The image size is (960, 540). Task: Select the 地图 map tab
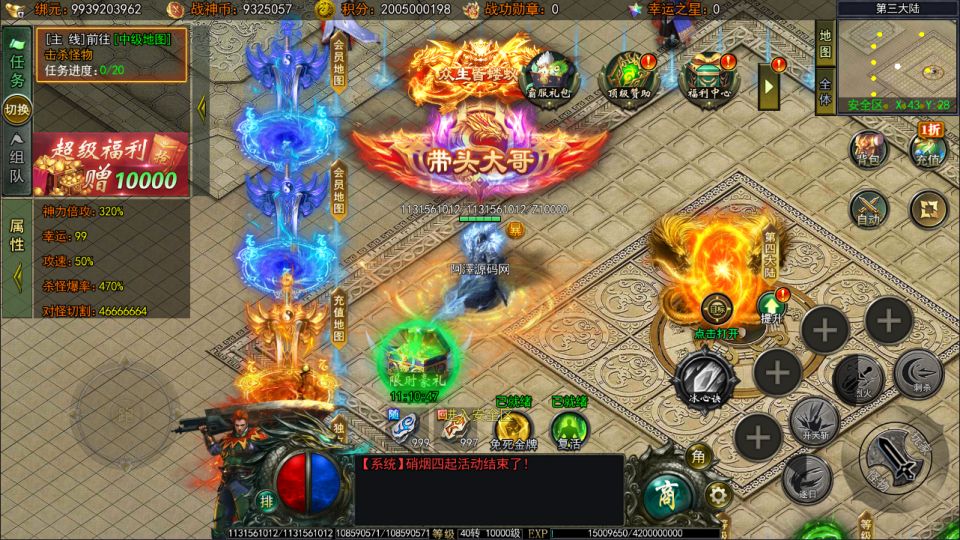(824, 42)
